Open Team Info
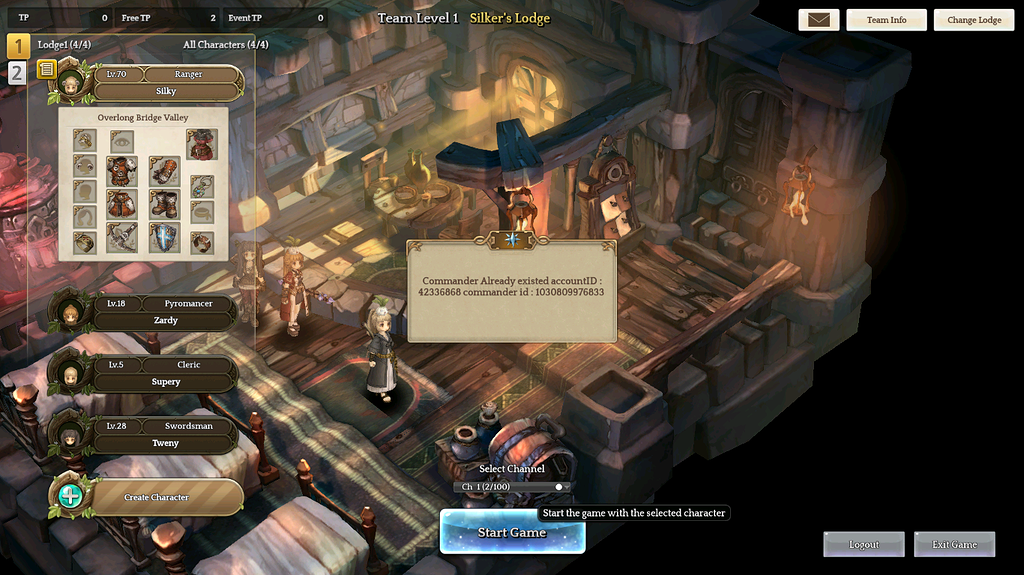This screenshot has height=575, width=1024. point(886,20)
